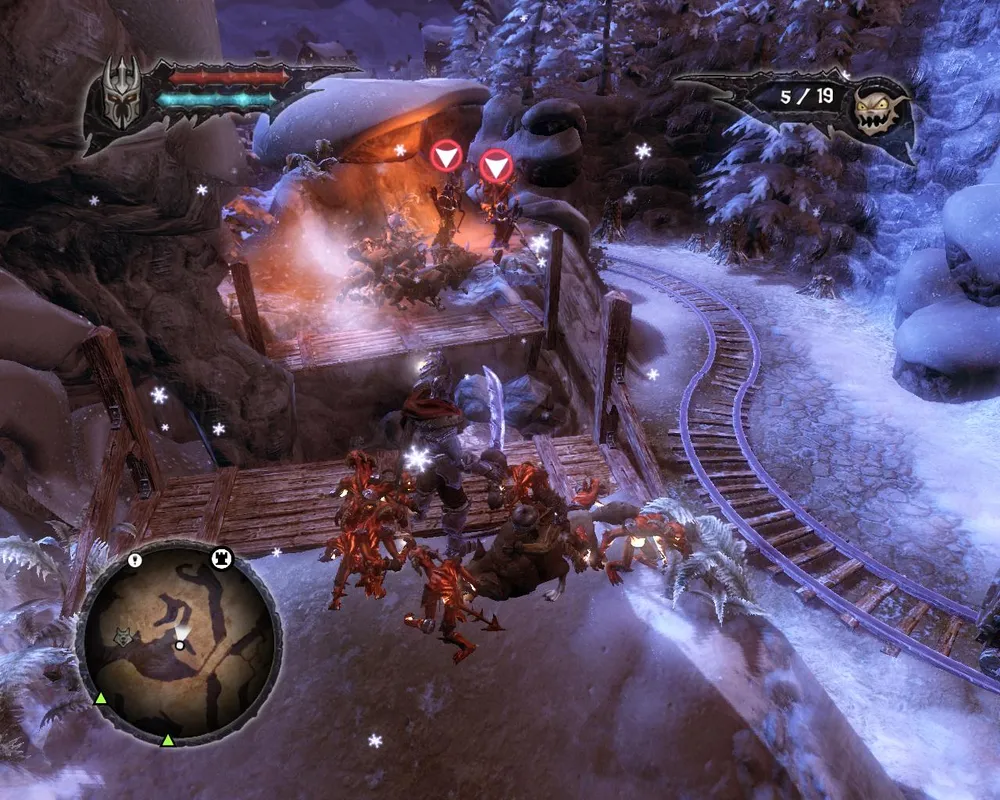Click the tower marker on the minimap

tap(220, 559)
